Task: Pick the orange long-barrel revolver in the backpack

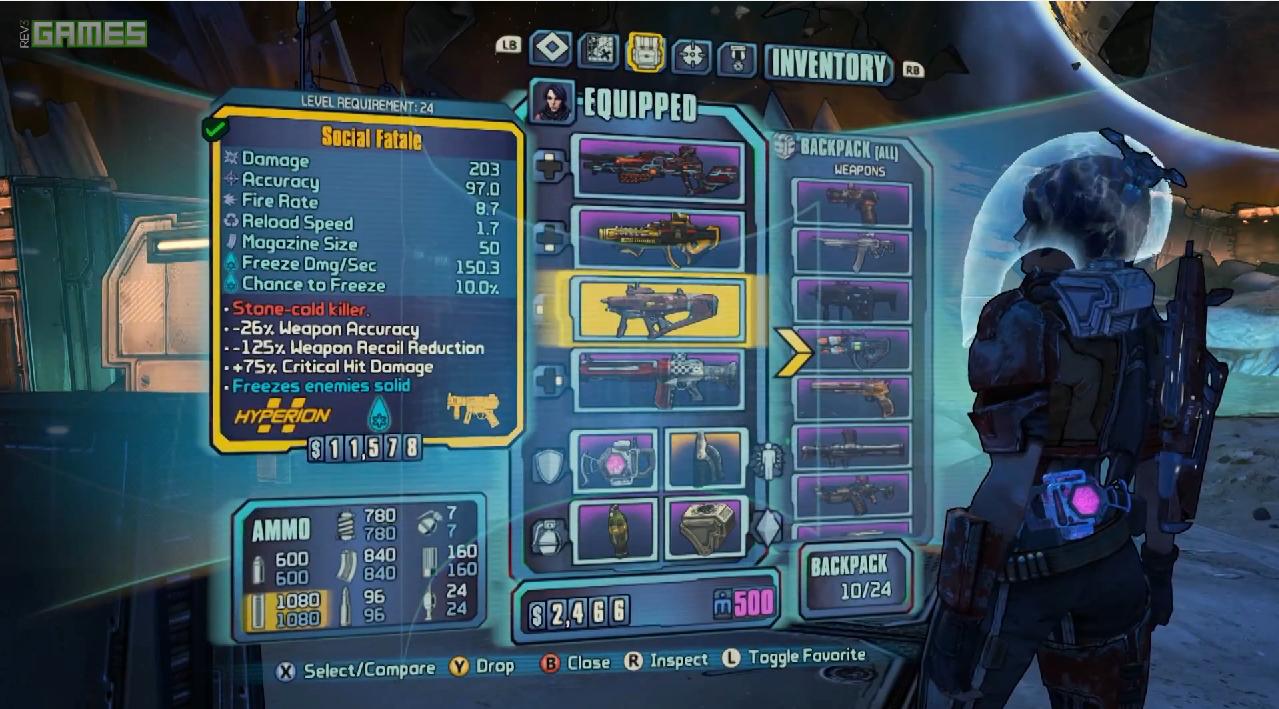Action: (851, 398)
